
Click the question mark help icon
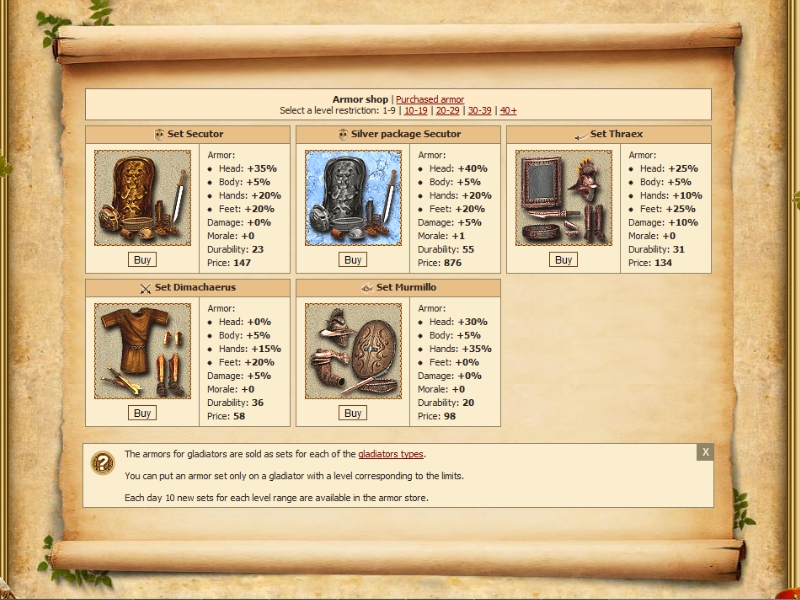click(x=102, y=462)
